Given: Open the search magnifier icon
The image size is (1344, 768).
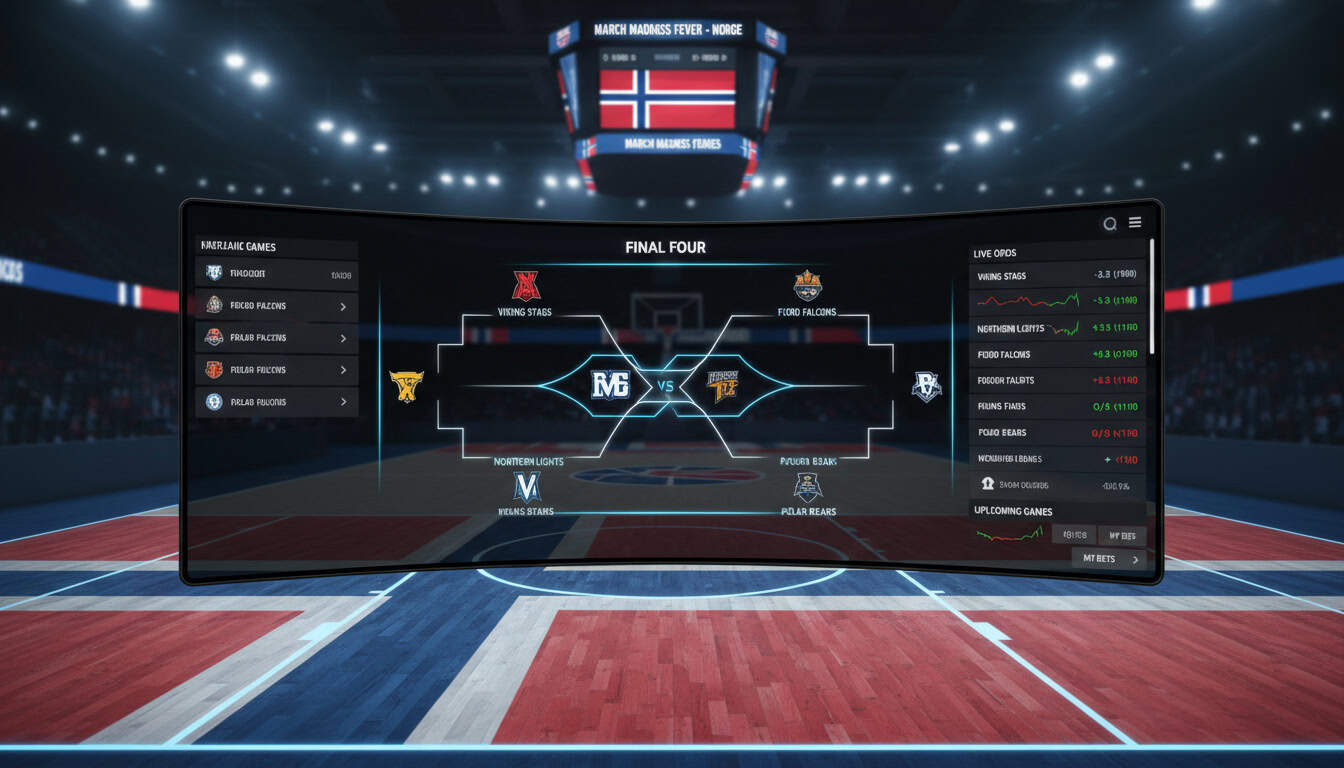Looking at the screenshot, I should pyautogui.click(x=1109, y=224).
